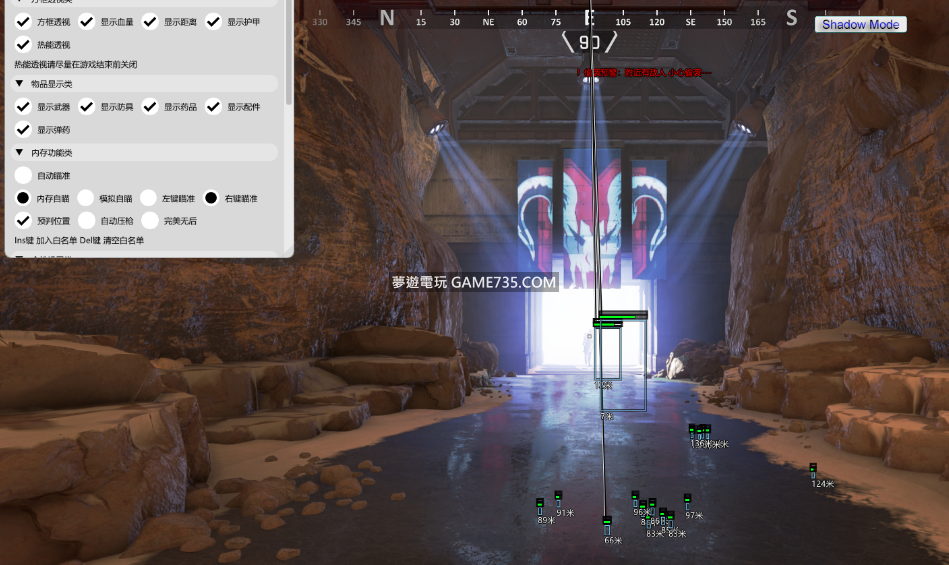949x565 pixels.
Task: Disable the 显示药品 checkbox
Action: point(150,106)
